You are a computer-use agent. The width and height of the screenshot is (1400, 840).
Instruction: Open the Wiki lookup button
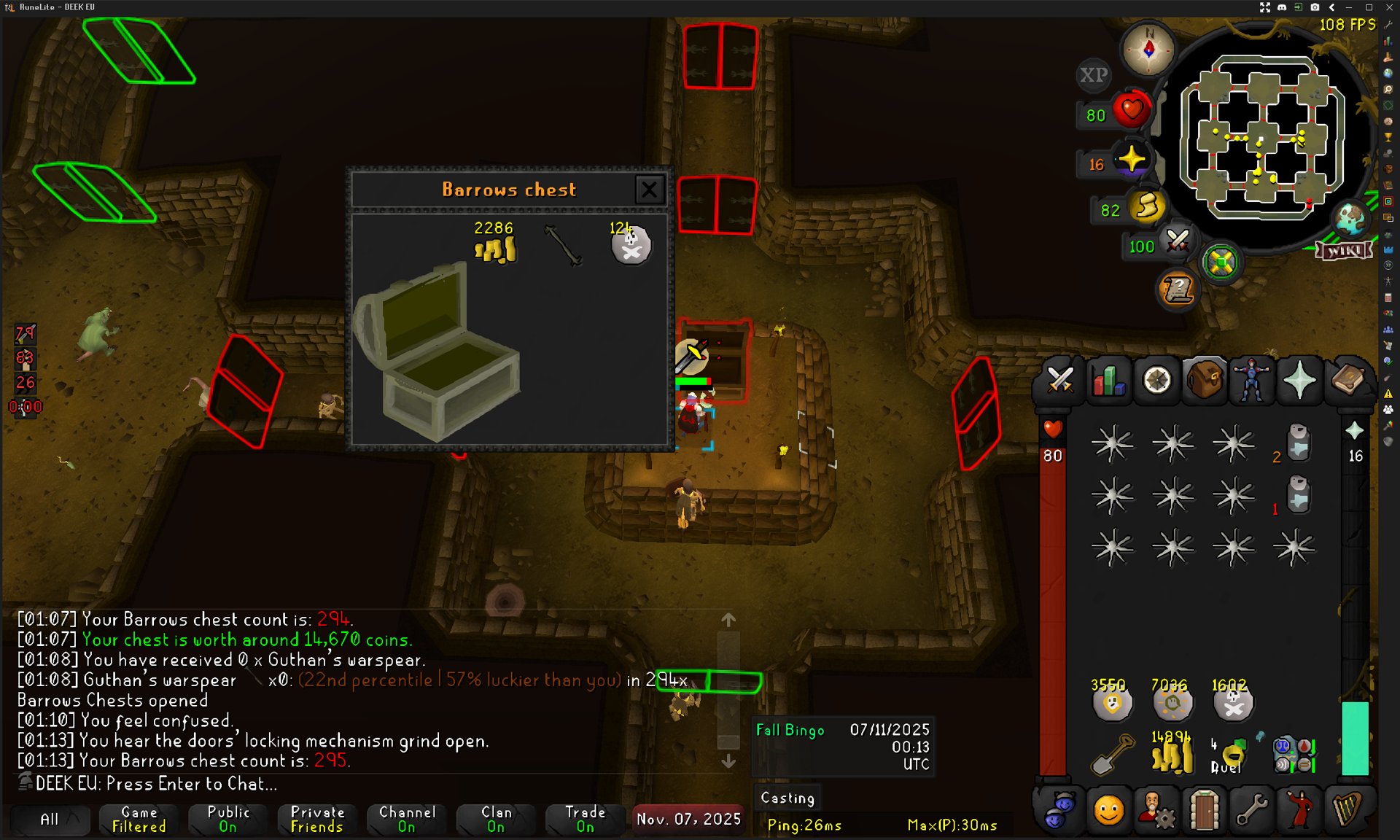1344,252
